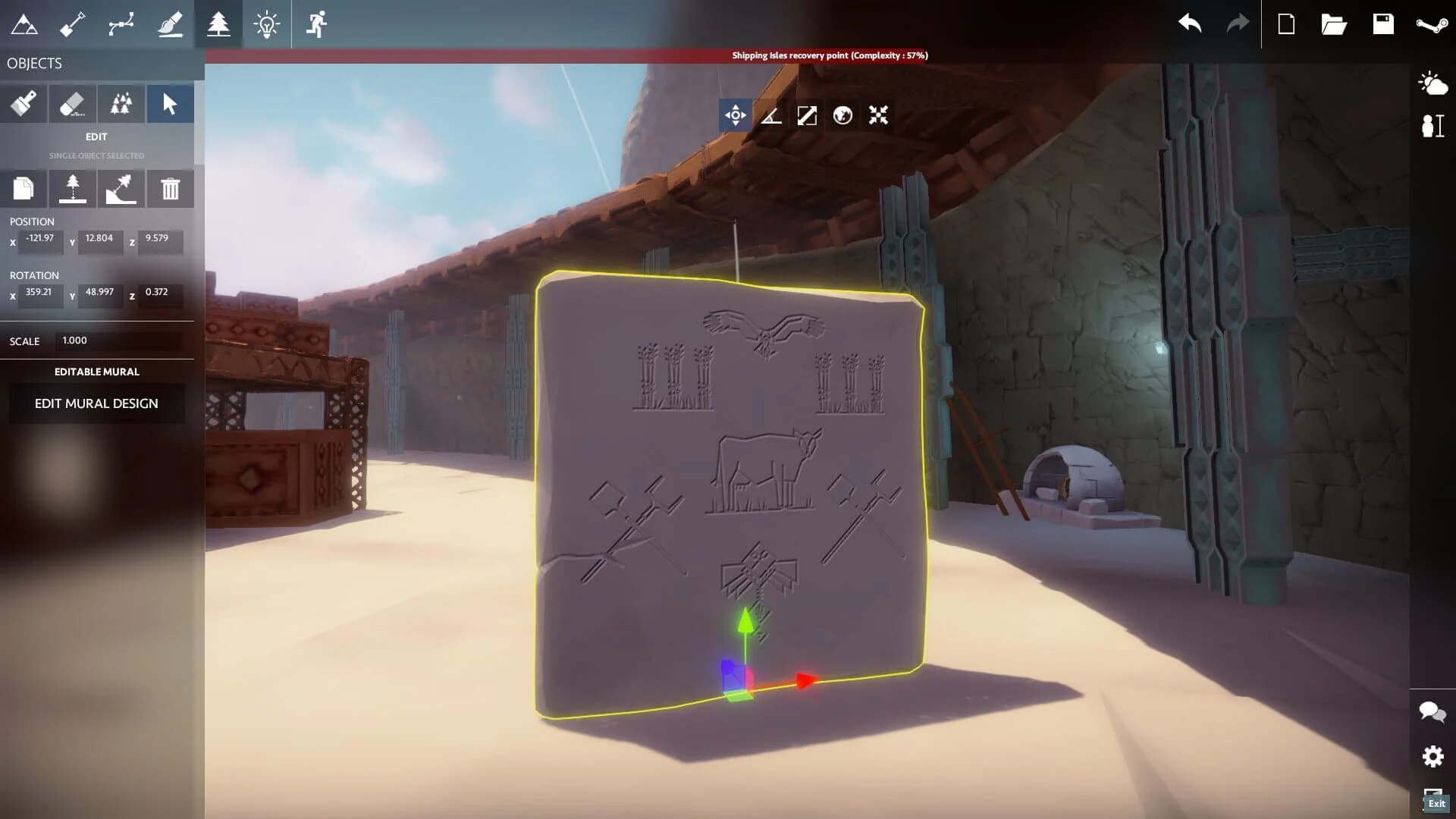The width and height of the screenshot is (1456, 819).
Task: Switch gizmo to world space globe icon
Action: coord(842,116)
